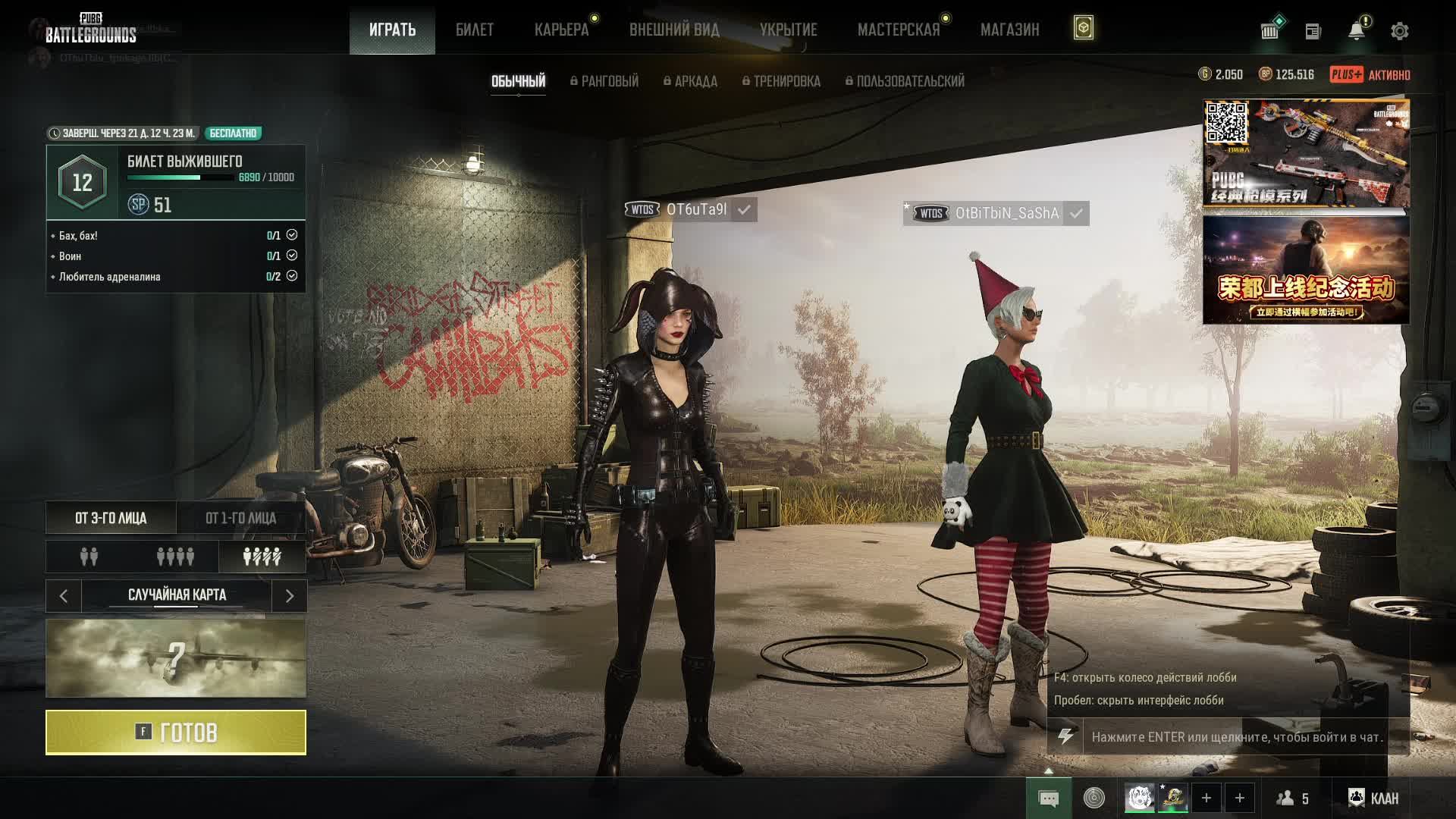Switch to the КАРЬЕРА tab

561,30
